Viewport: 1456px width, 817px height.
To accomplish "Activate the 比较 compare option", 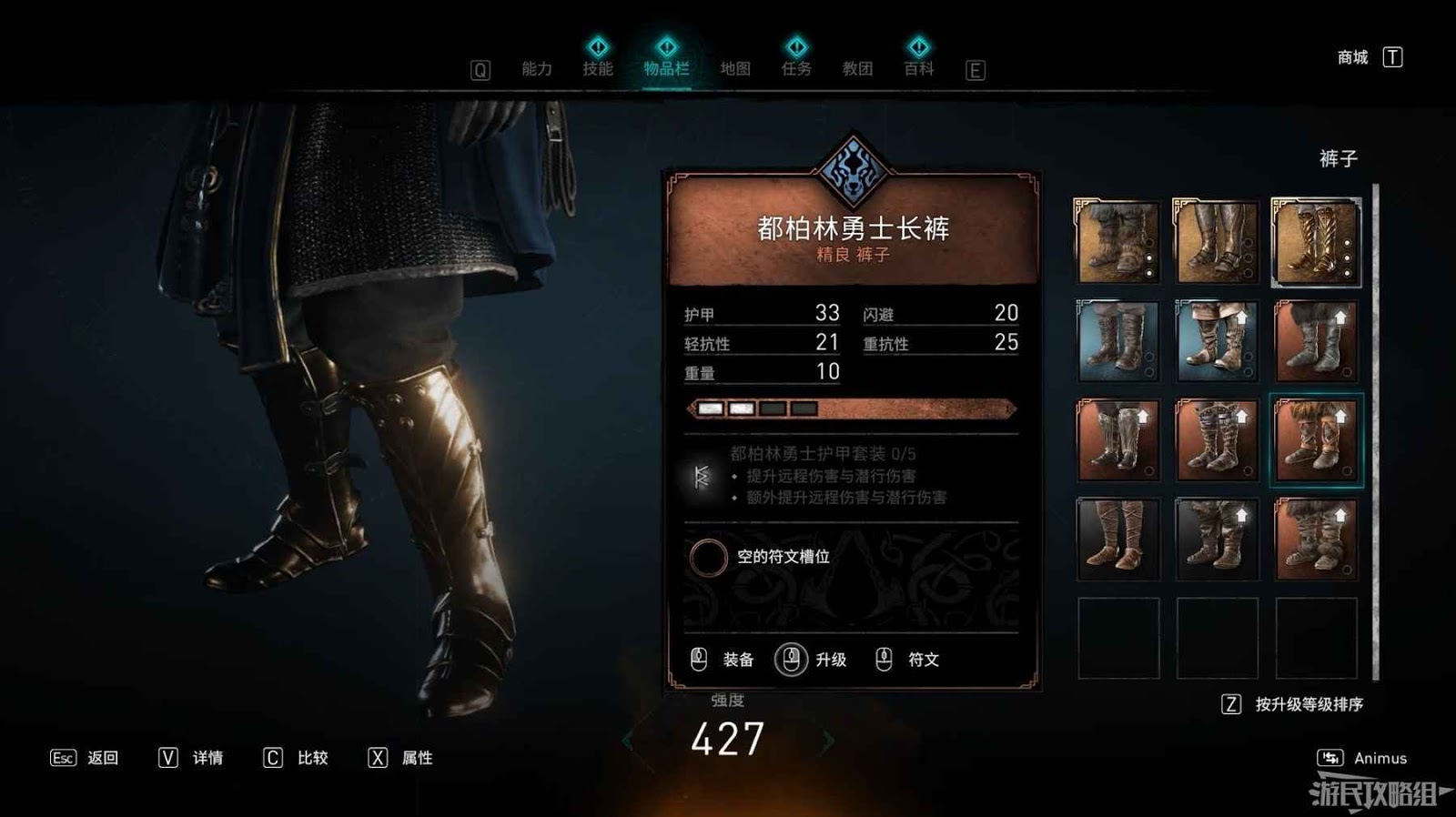I will 312,758.
